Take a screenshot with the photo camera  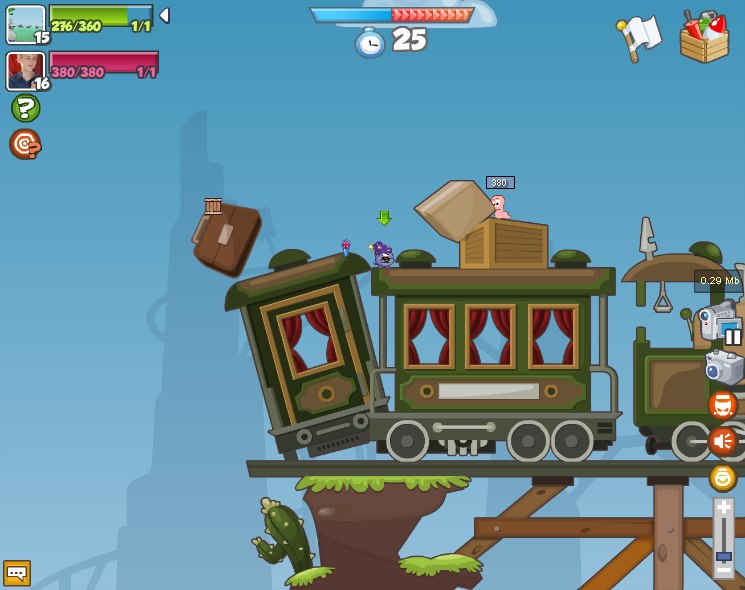(723, 367)
